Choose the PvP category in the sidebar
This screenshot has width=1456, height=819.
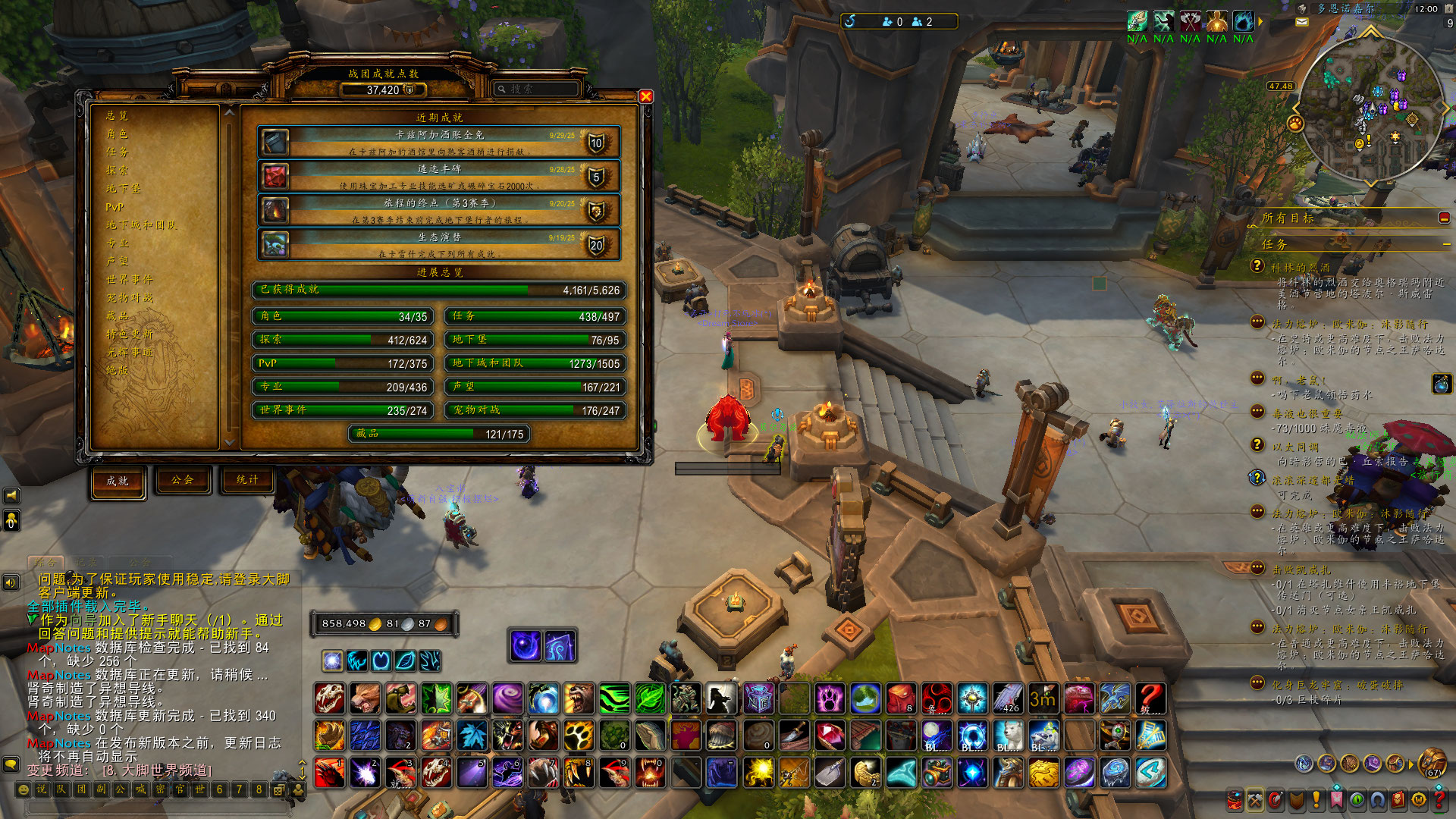point(115,207)
